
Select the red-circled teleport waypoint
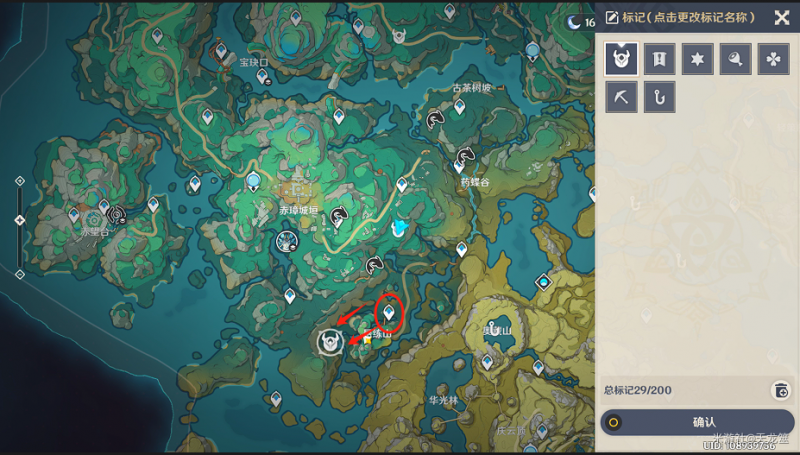(x=388, y=313)
